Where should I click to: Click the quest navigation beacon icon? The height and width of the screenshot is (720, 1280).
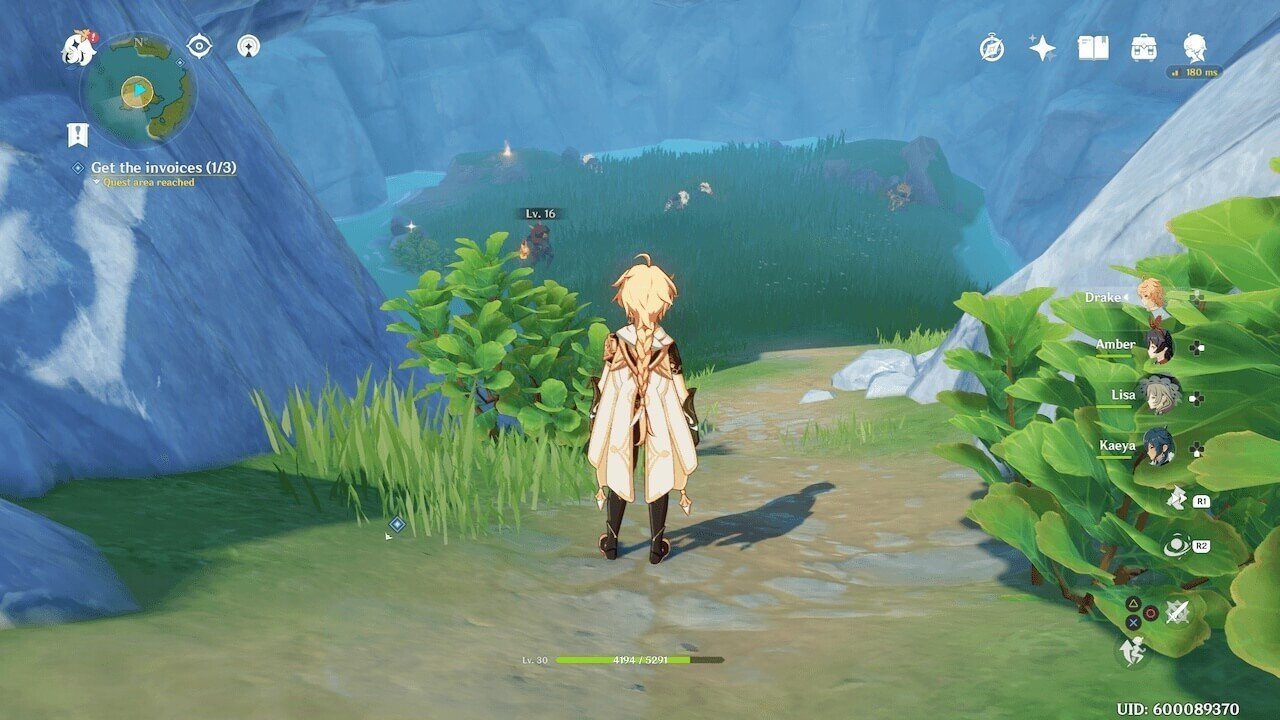tap(248, 46)
